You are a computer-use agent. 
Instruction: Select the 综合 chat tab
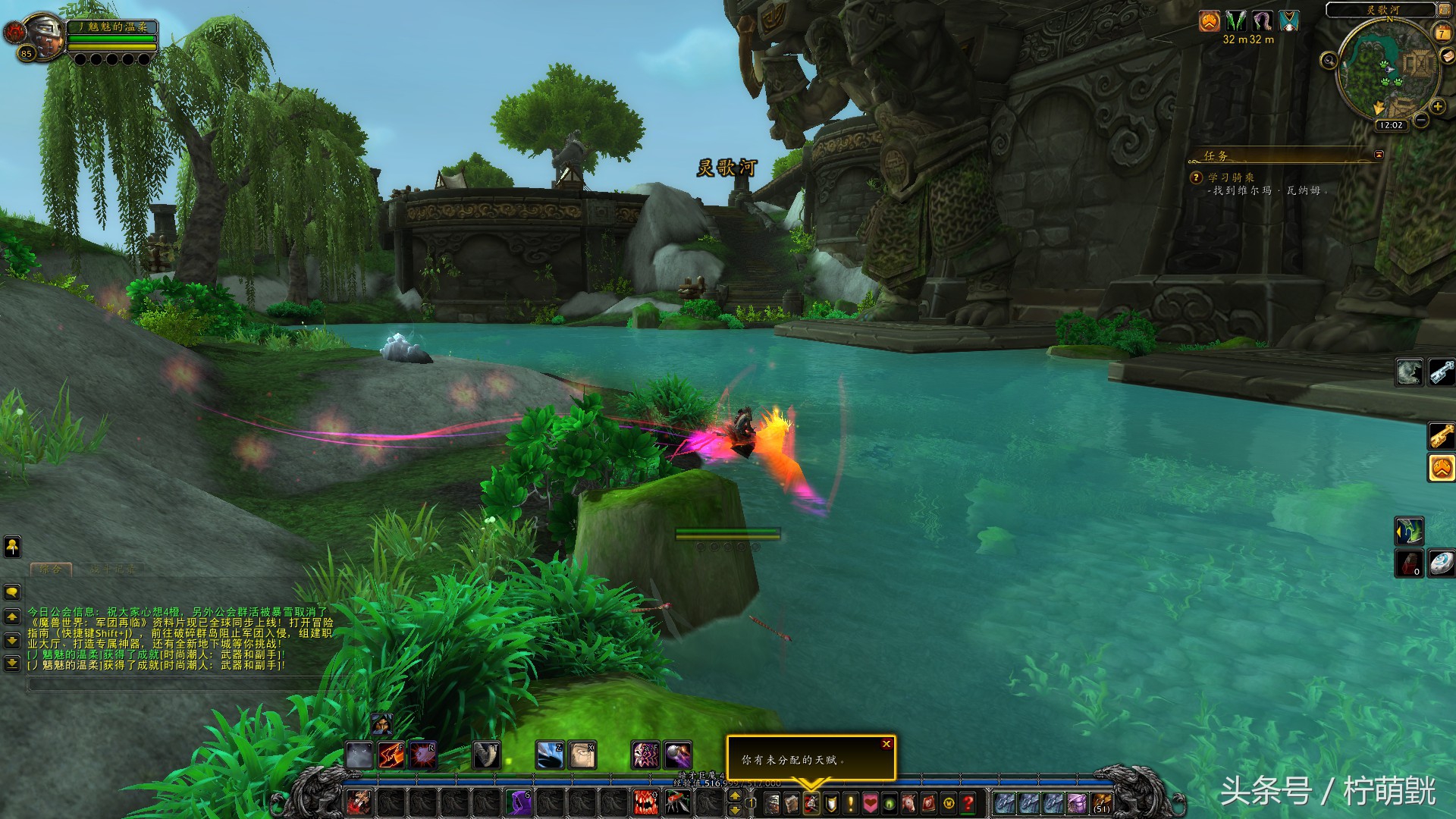(51, 569)
